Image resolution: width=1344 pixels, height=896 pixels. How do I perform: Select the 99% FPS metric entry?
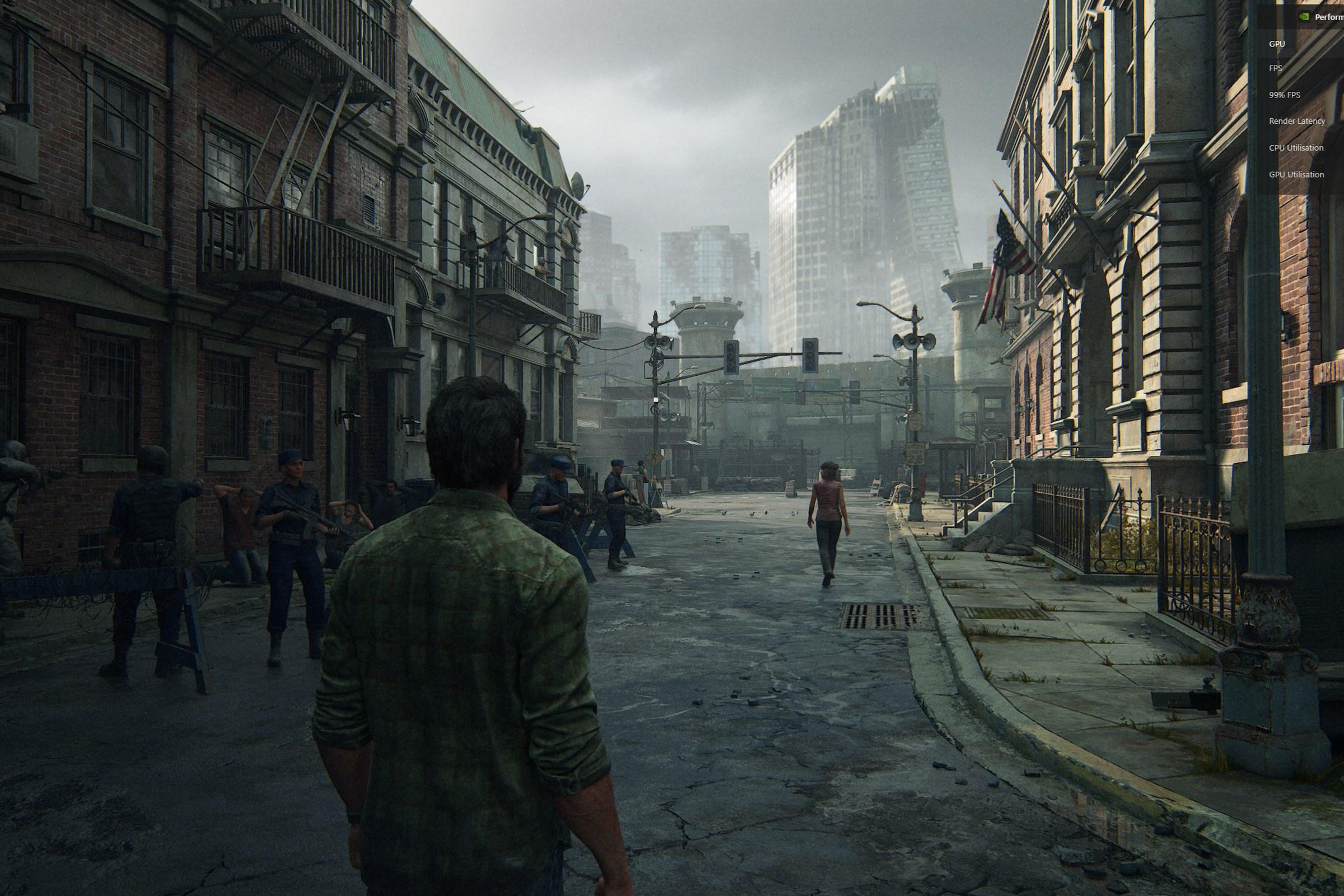(x=1284, y=94)
